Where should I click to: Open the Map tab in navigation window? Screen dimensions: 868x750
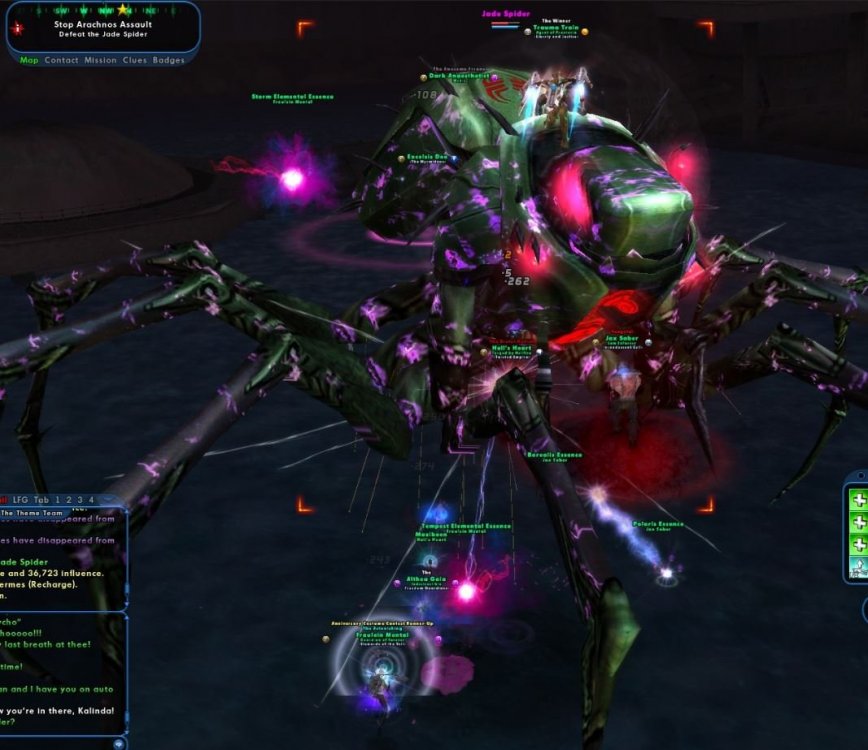tap(29, 60)
